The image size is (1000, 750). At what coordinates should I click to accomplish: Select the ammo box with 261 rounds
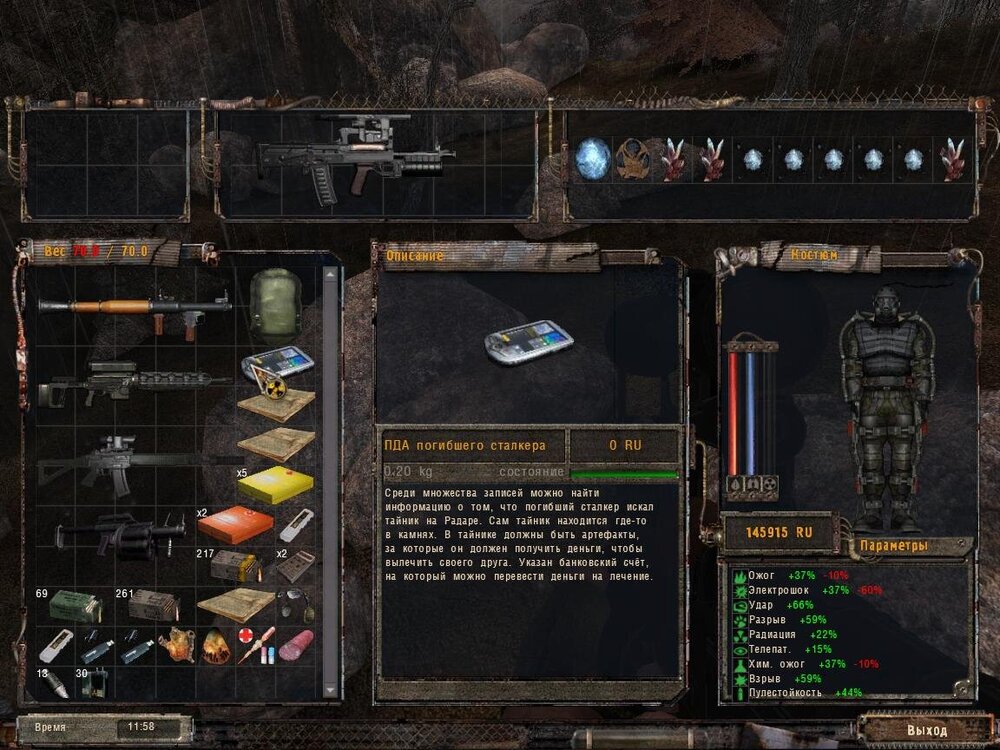tap(154, 606)
